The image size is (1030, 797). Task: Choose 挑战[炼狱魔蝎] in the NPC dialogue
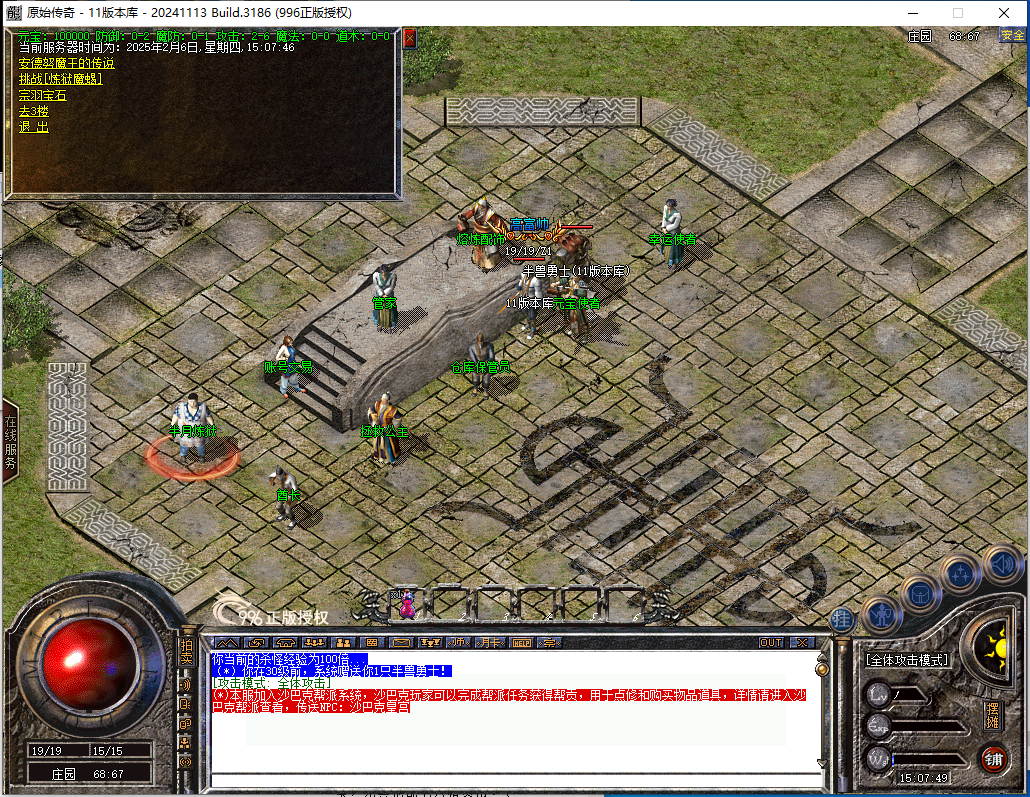pyautogui.click(x=60, y=78)
